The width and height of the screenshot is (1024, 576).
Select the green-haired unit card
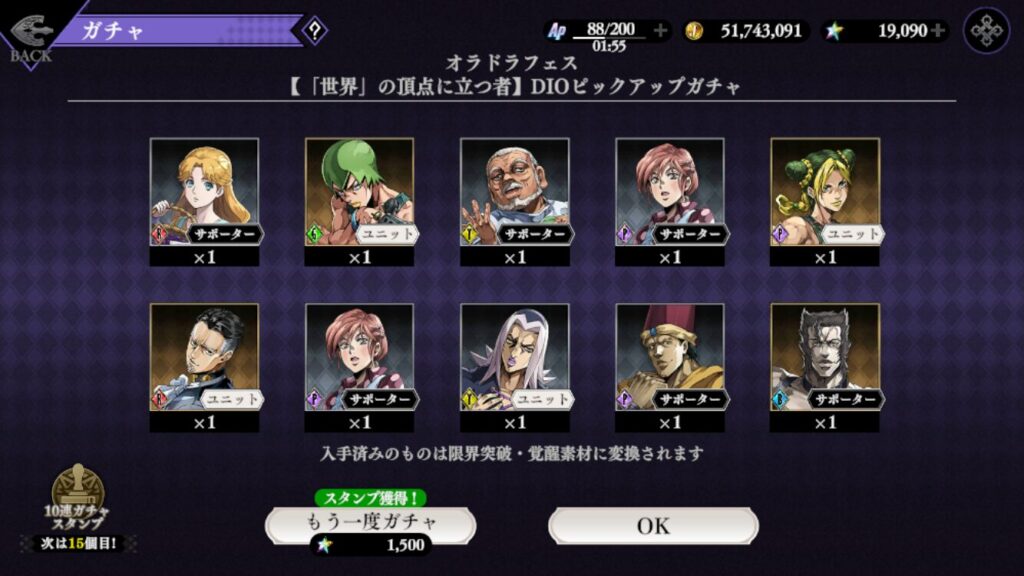tap(359, 191)
